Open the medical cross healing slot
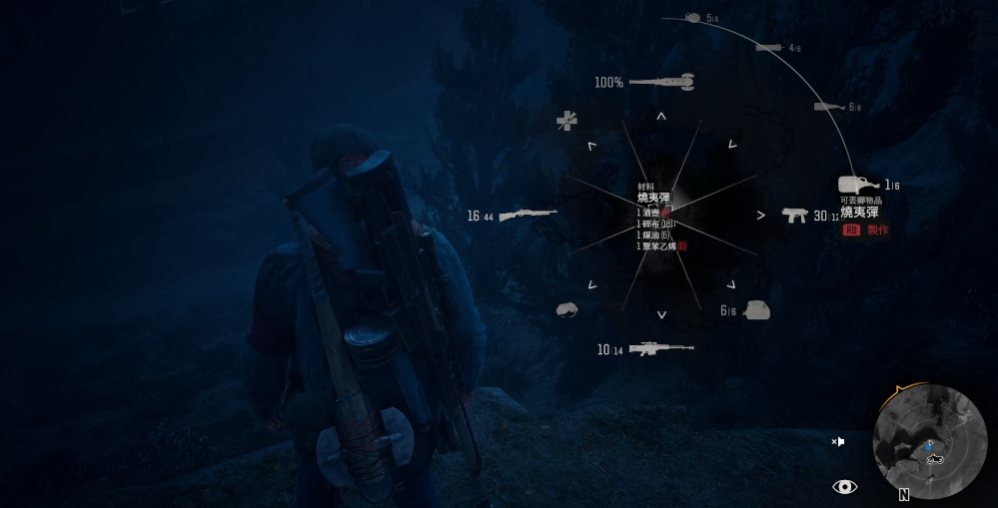 567,121
